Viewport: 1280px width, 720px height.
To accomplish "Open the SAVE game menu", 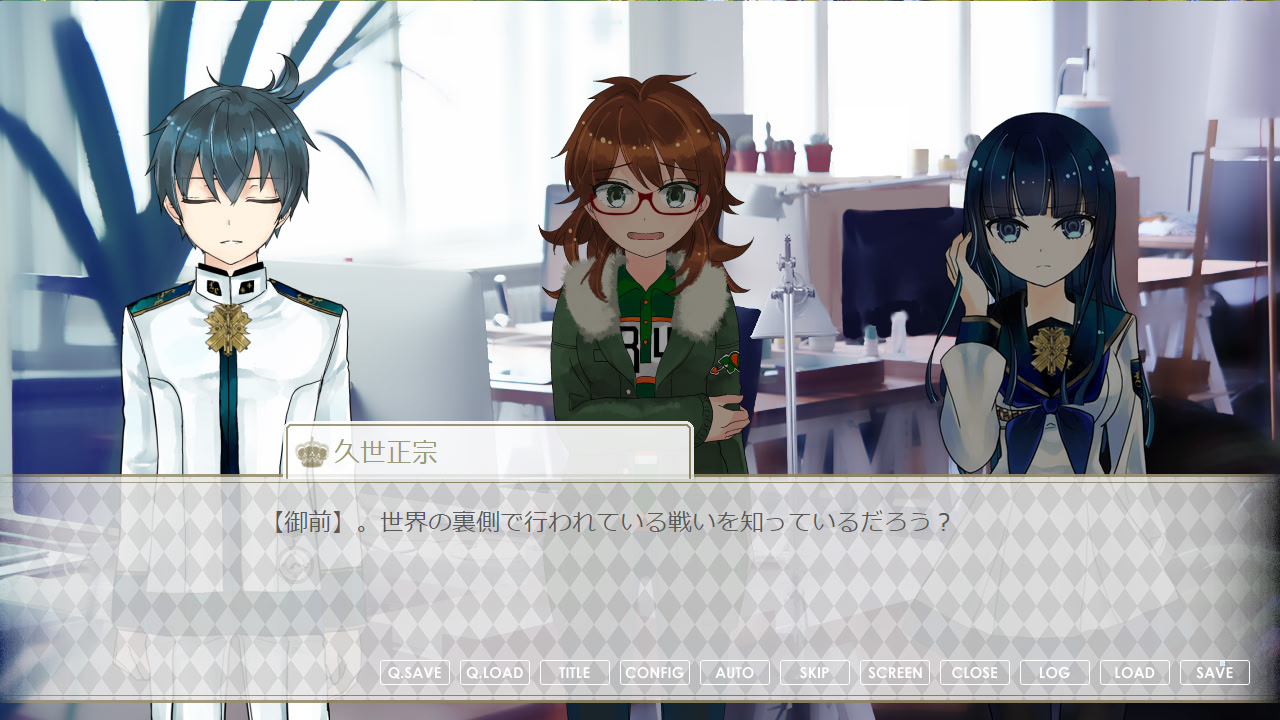I will tap(1214, 672).
